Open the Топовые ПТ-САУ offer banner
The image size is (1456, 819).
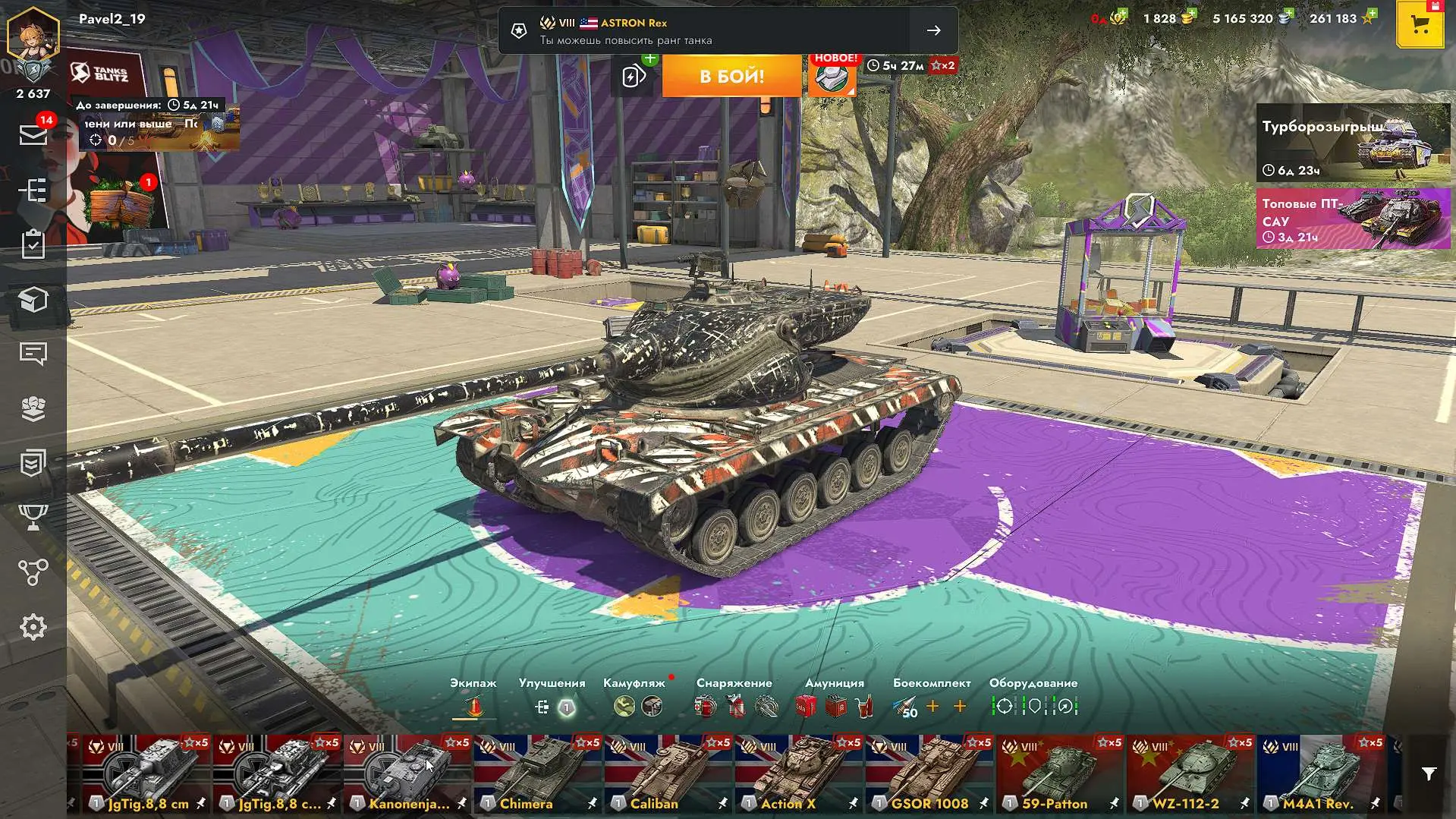pyautogui.click(x=1353, y=219)
